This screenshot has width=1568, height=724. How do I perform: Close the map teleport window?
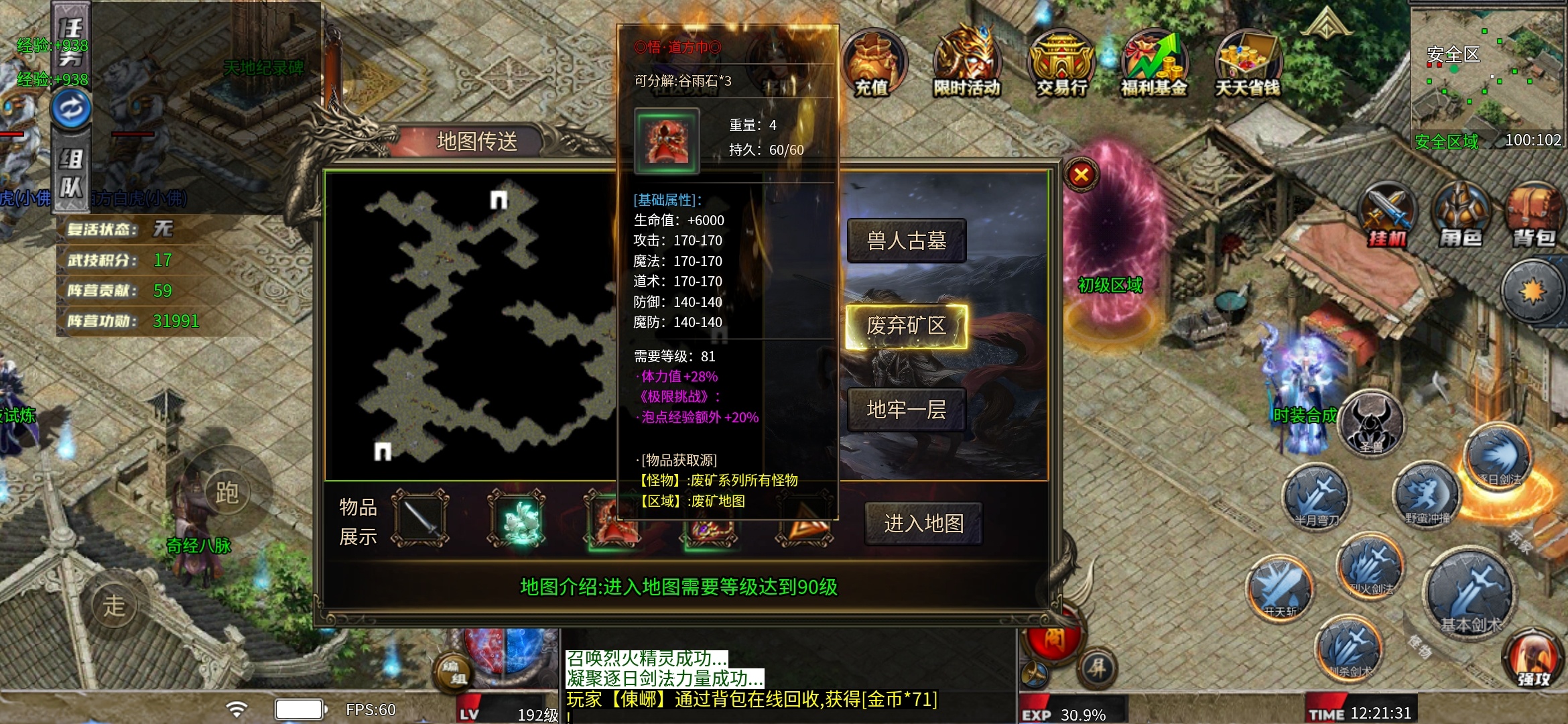pos(1081,176)
